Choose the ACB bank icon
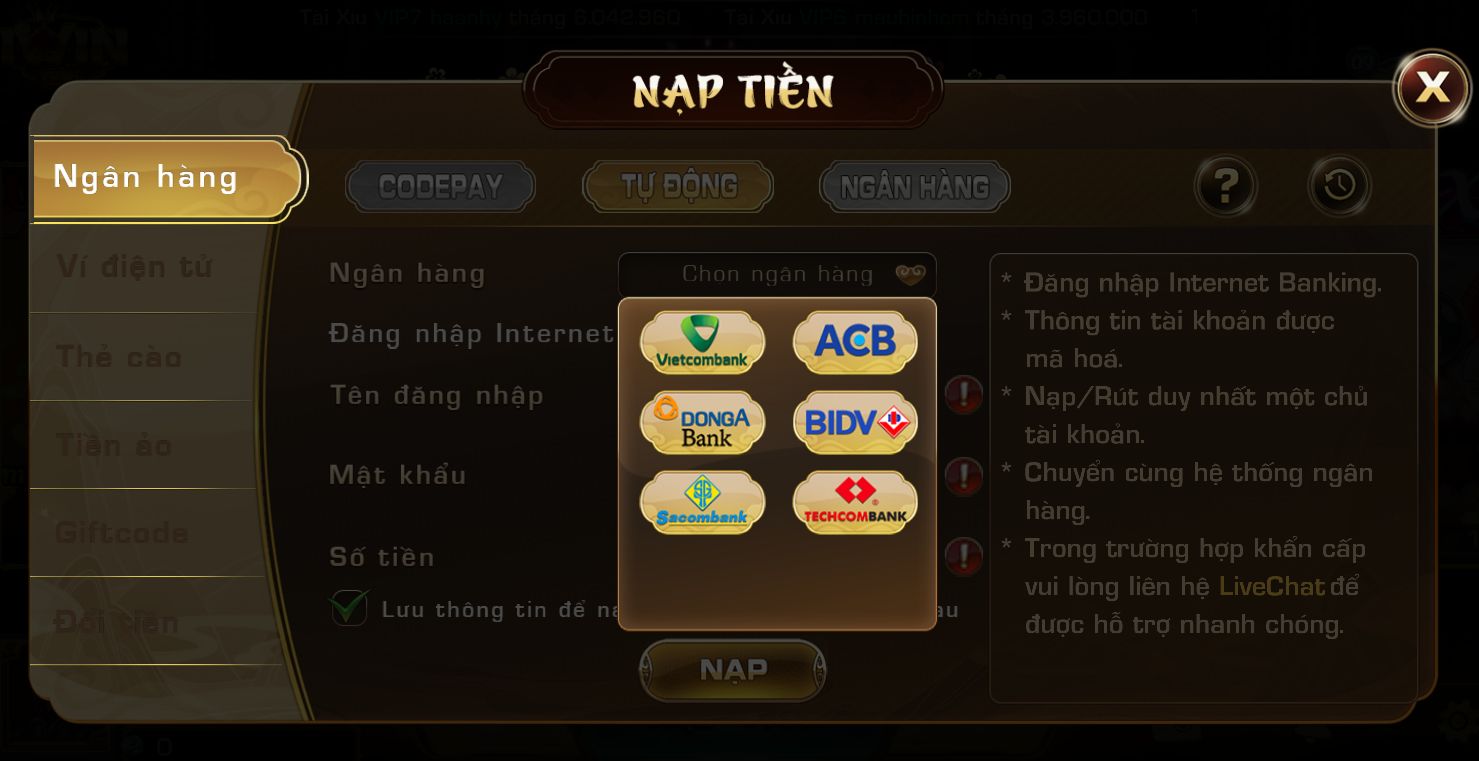Screen dimensions: 1479x761 tap(854, 342)
